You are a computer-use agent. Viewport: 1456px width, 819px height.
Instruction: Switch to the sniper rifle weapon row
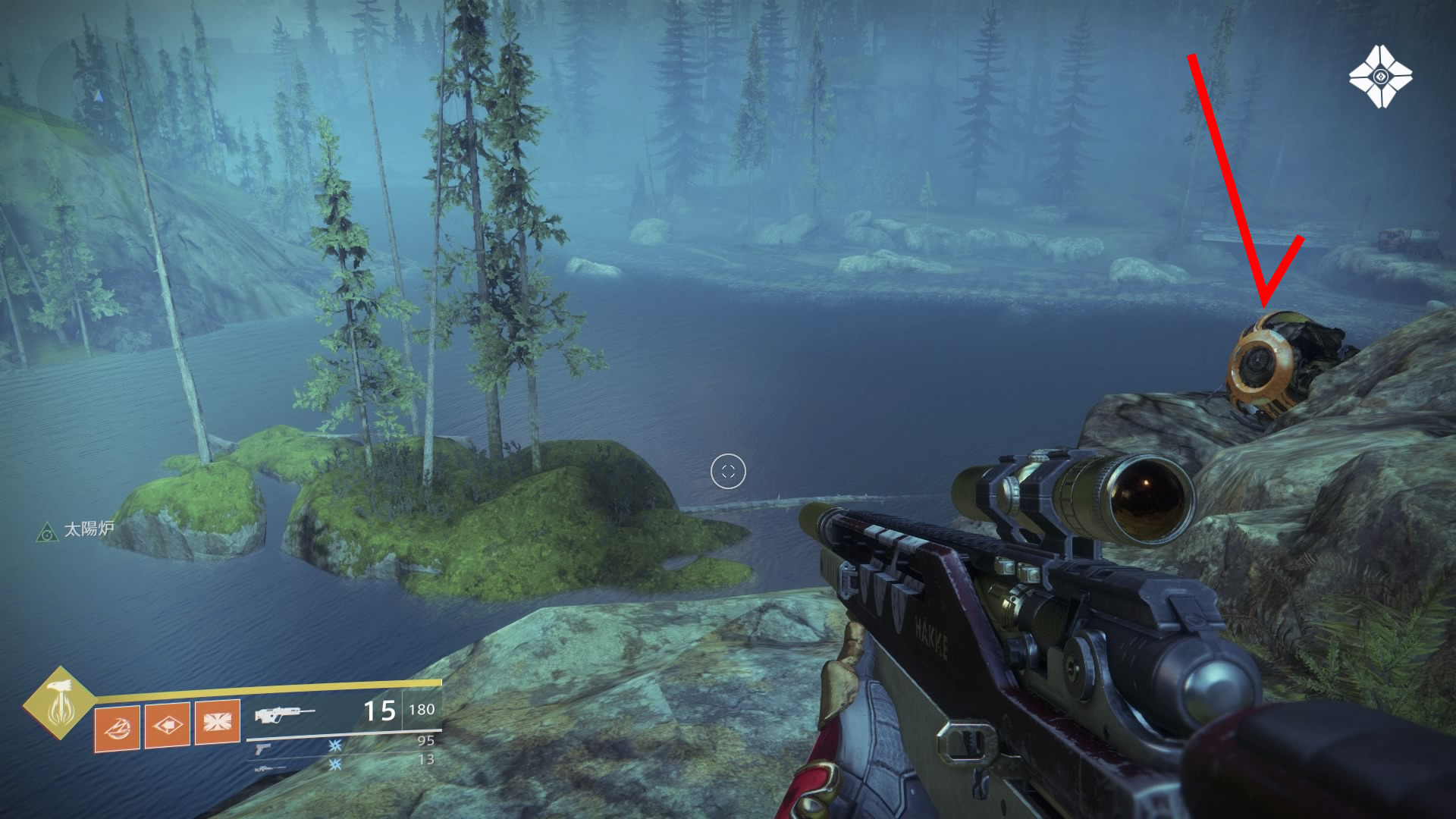269,768
